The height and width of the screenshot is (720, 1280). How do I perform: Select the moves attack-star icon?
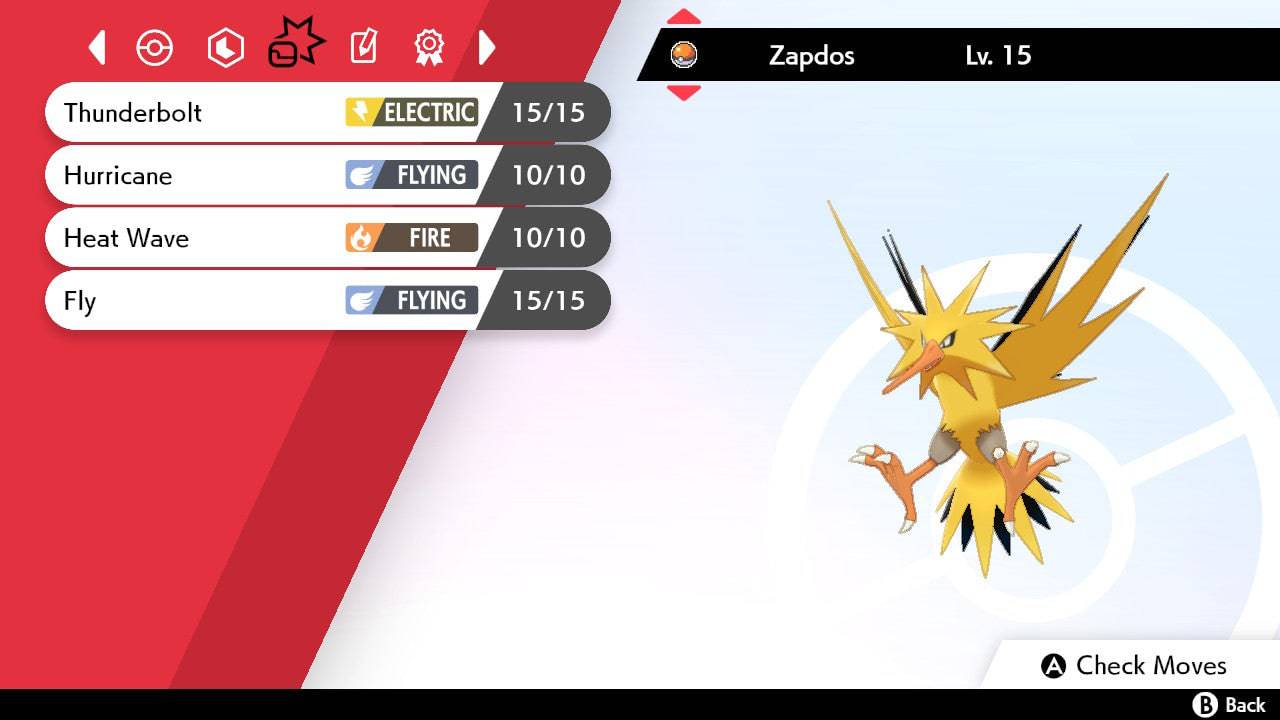coord(294,43)
